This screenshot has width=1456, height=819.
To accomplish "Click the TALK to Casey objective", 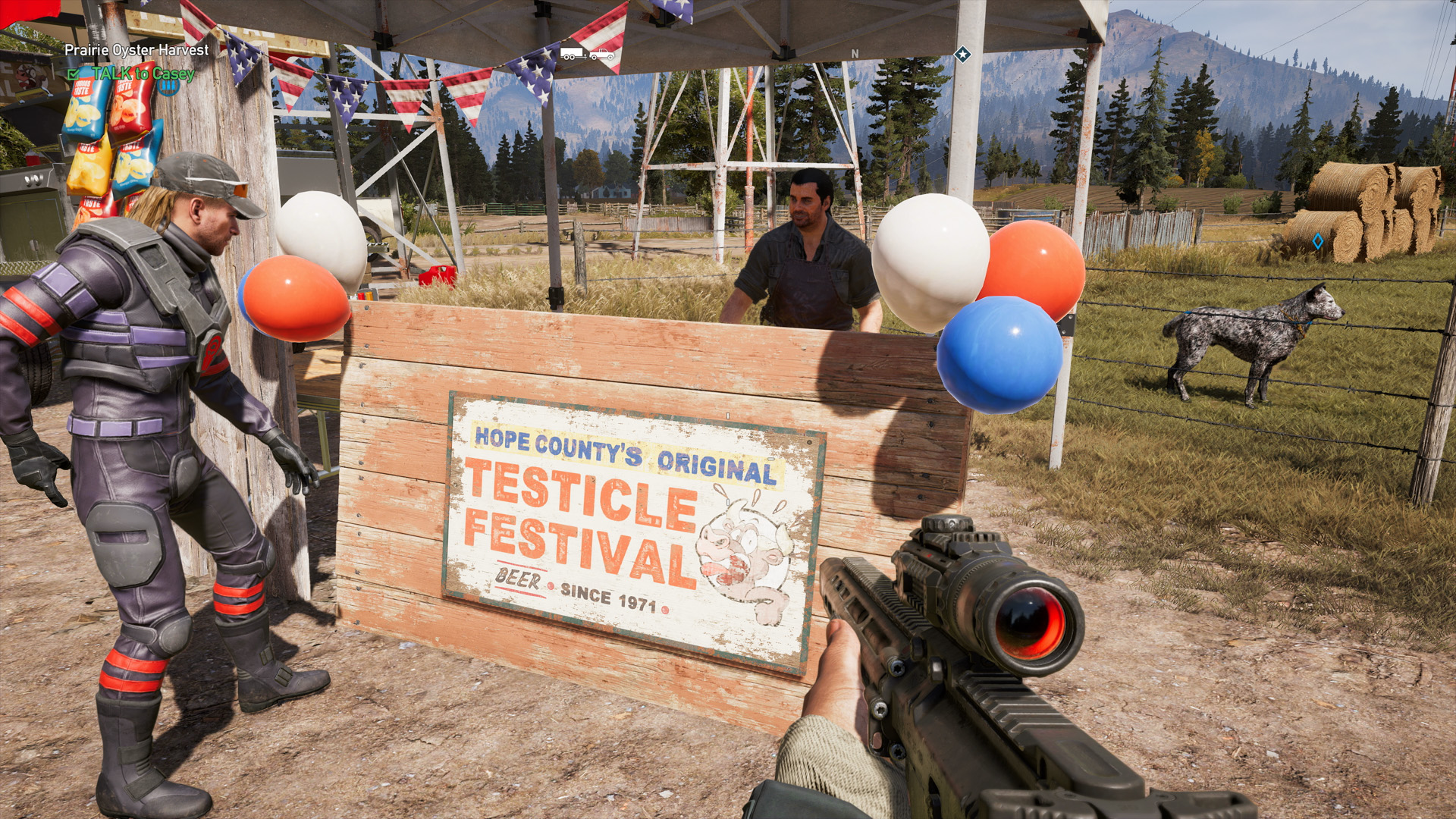I will [x=143, y=74].
